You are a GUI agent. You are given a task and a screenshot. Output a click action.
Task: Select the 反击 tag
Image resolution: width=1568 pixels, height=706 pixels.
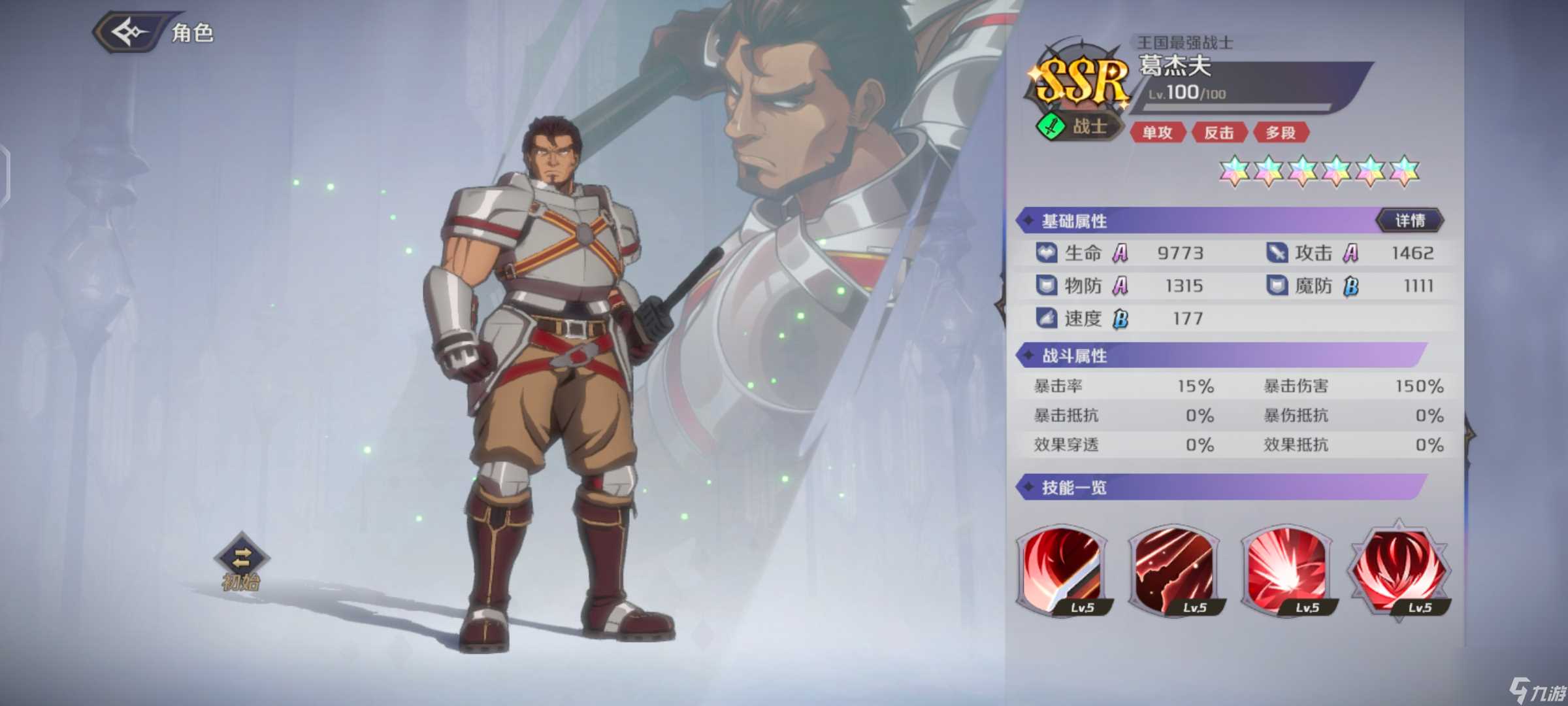(1220, 133)
